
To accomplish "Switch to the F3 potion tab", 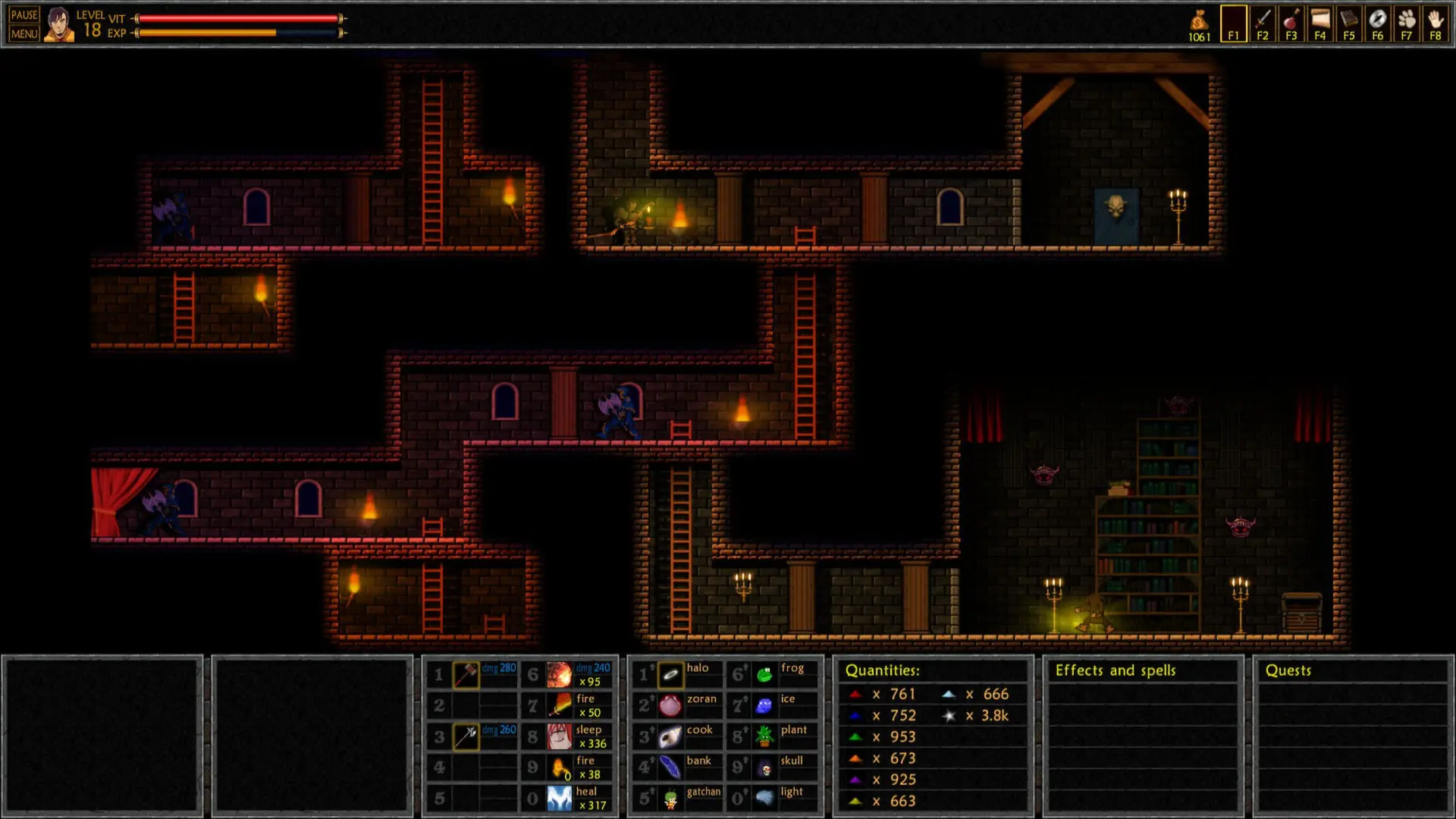I will pyautogui.click(x=1291, y=24).
